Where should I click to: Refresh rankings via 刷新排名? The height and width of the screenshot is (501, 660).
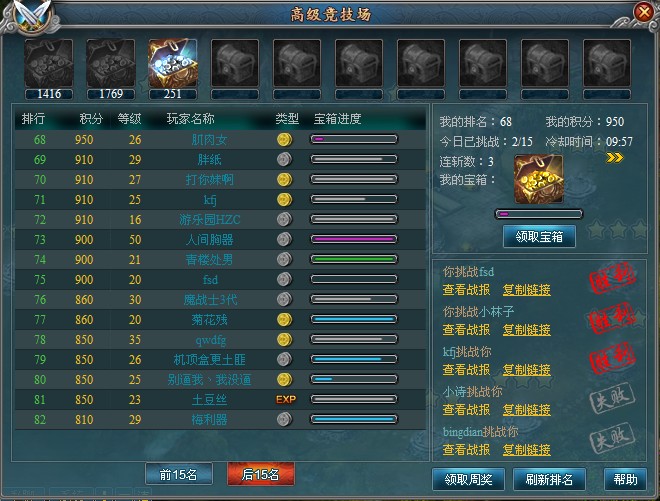548,479
